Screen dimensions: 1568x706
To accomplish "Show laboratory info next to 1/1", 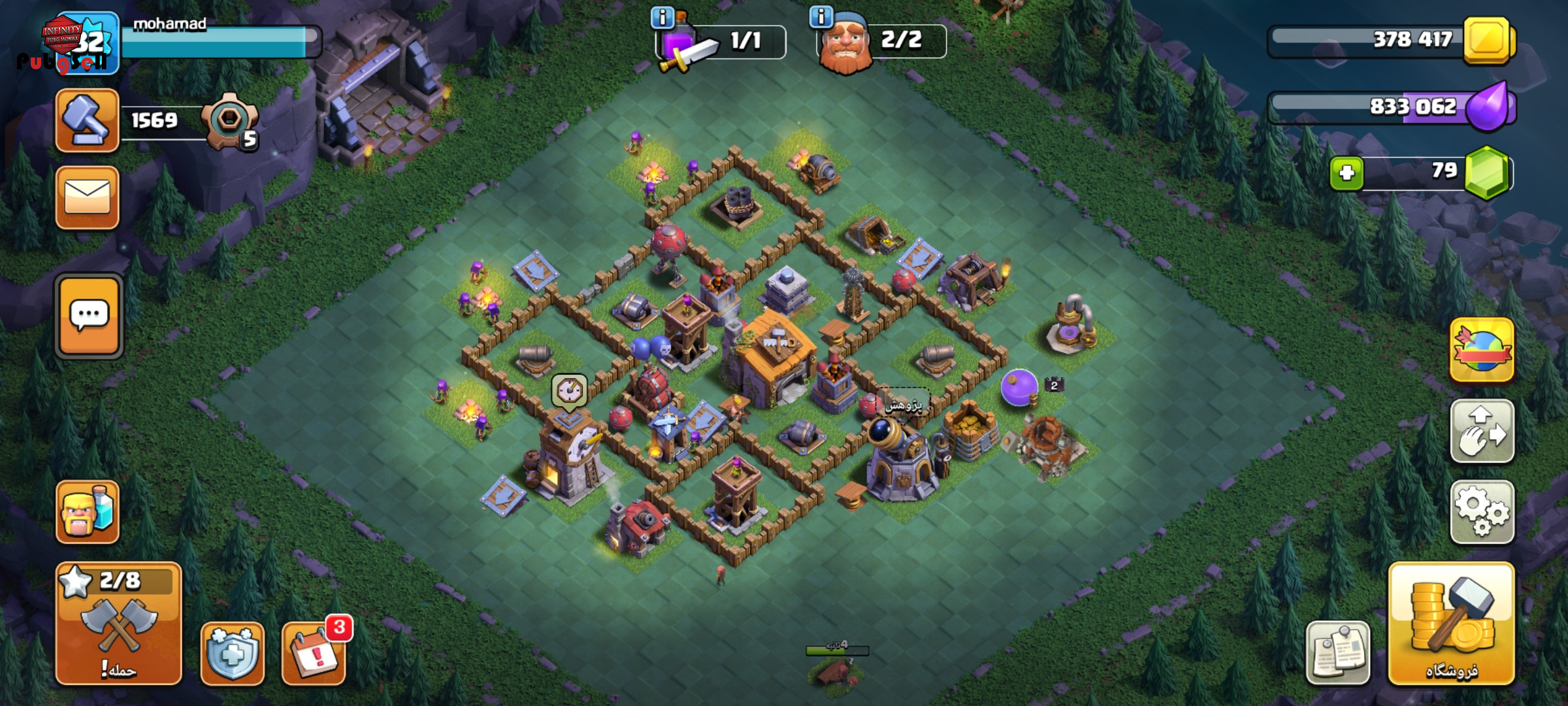I will pyautogui.click(x=662, y=18).
